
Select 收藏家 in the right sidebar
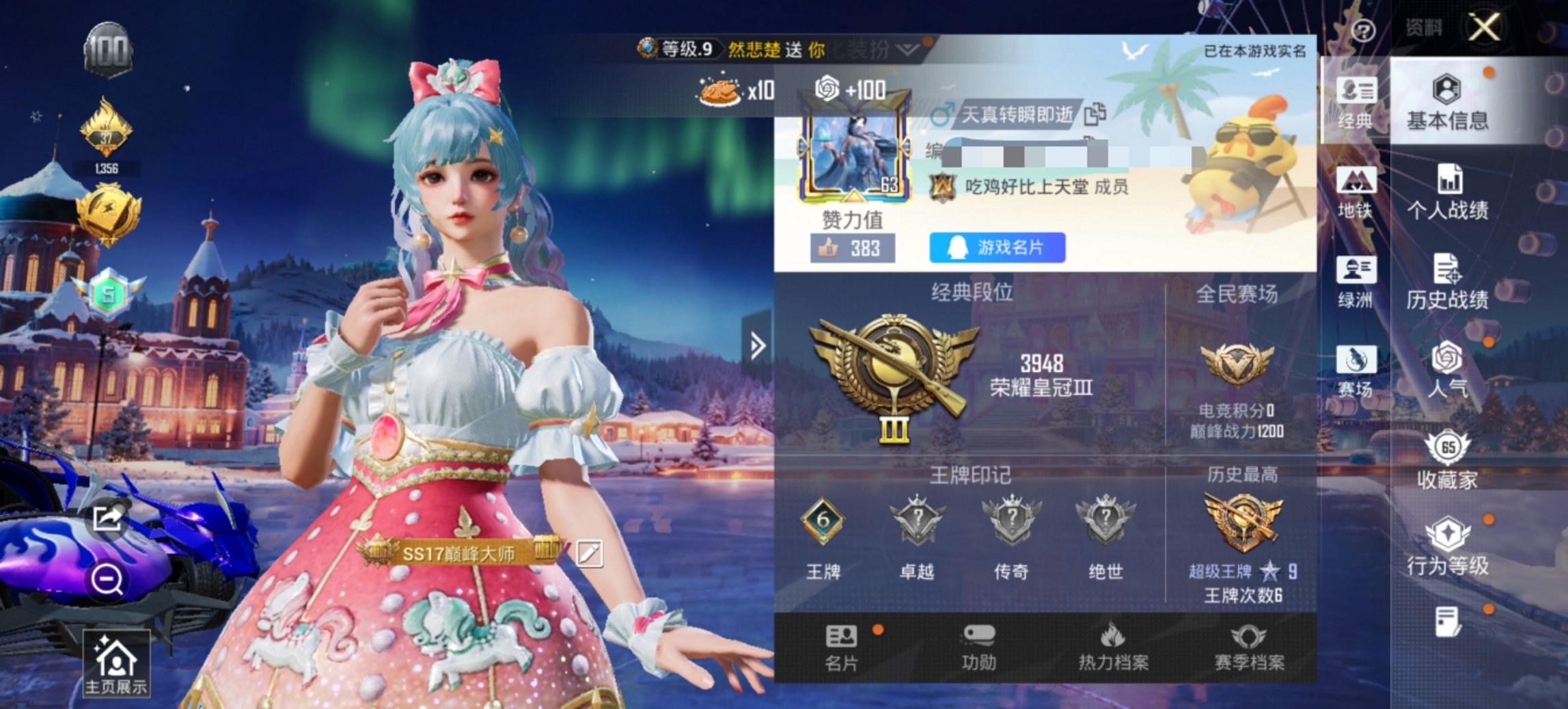click(x=1448, y=461)
